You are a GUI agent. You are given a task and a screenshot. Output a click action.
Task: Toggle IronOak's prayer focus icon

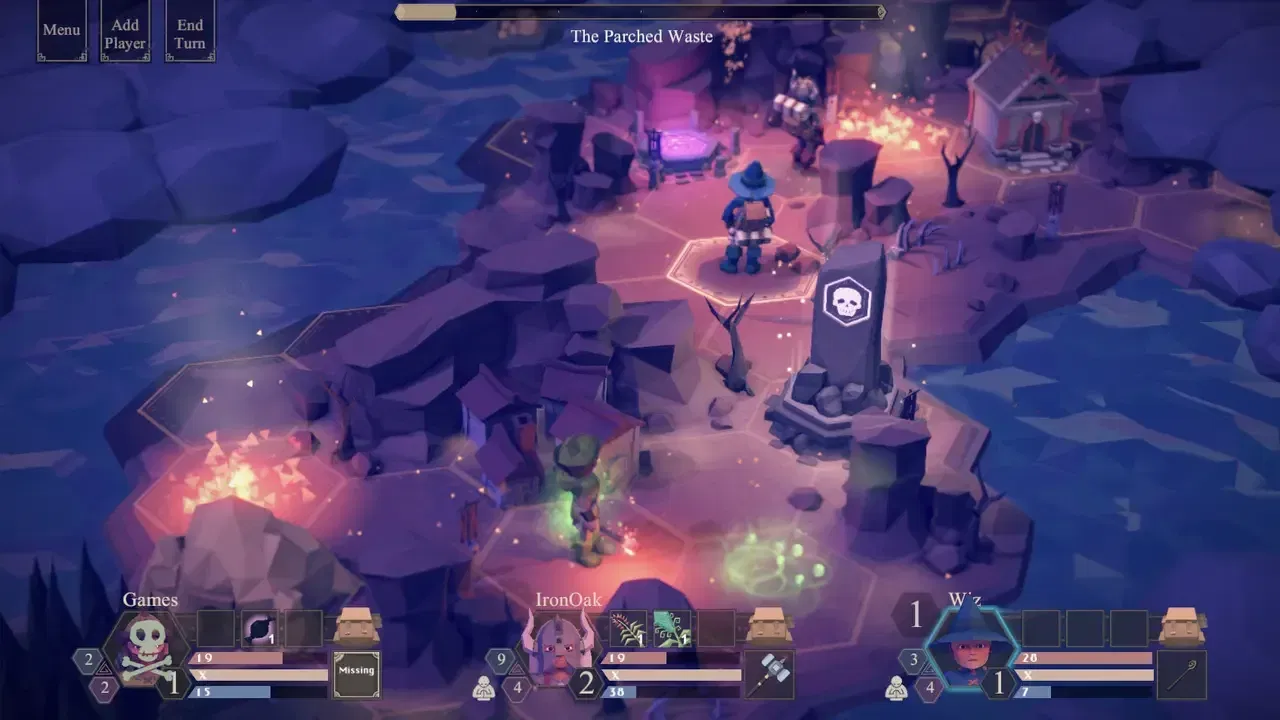[485, 688]
